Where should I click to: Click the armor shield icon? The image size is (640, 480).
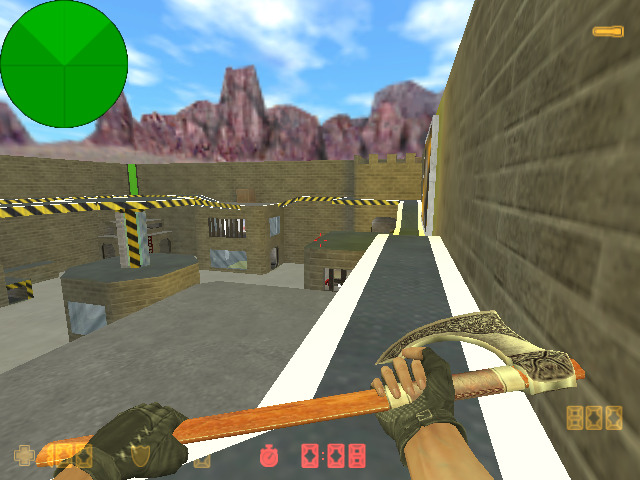click(141, 456)
